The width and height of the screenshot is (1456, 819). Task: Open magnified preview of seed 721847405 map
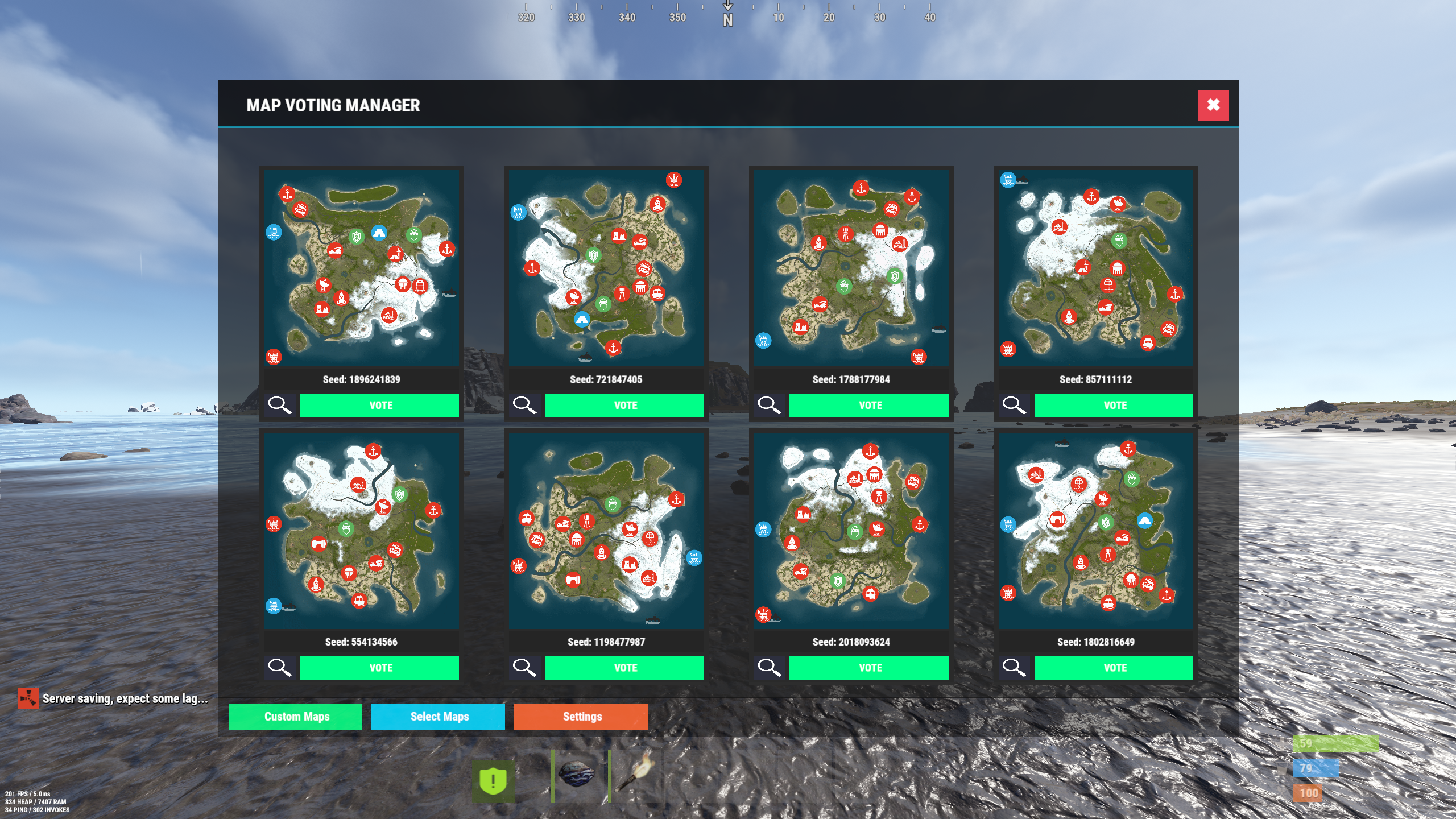525,405
